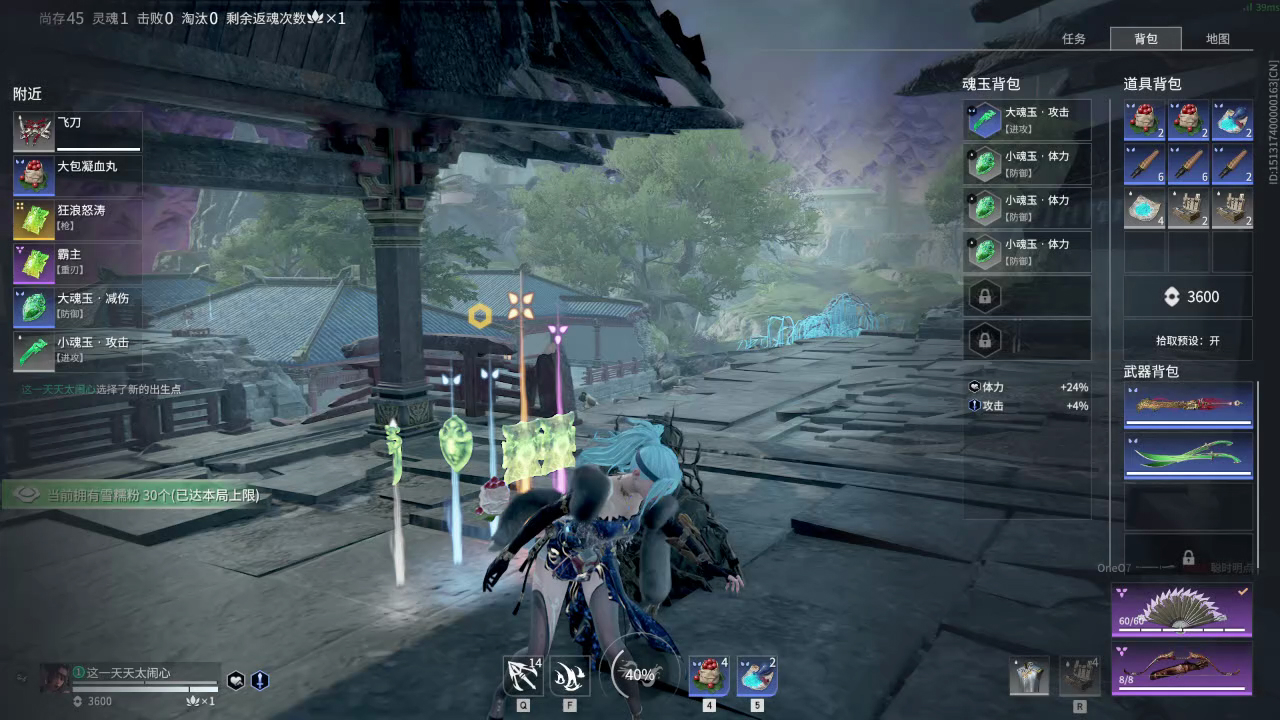Viewport: 1280px width, 720px height.
Task: Select 大魂玉·攻击 in the soul jade bag
Action: [x=1027, y=120]
